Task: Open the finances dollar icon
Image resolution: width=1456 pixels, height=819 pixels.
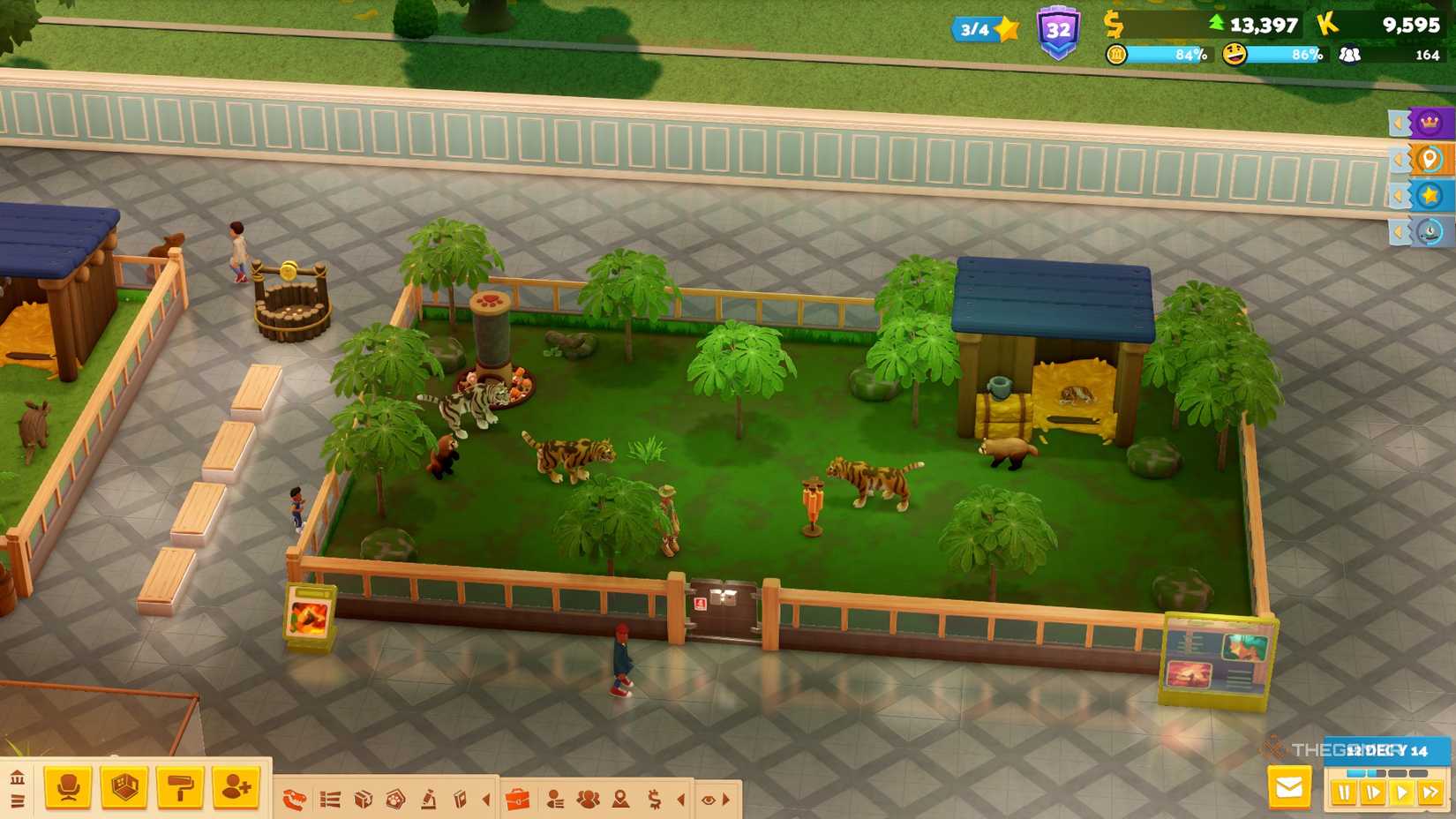Action: pyautogui.click(x=654, y=799)
